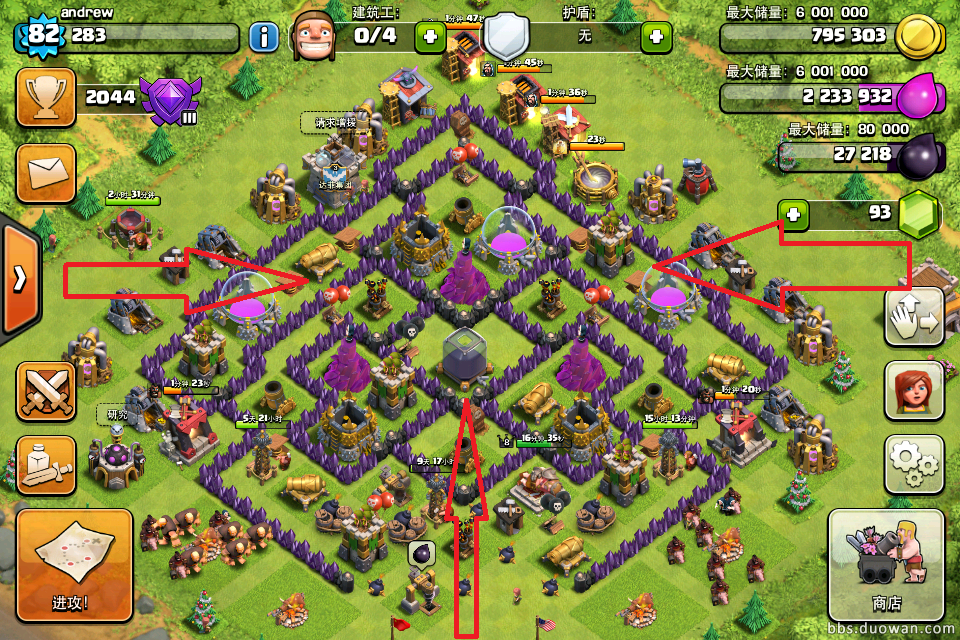Check the mail inbox envelope

[x=46, y=173]
